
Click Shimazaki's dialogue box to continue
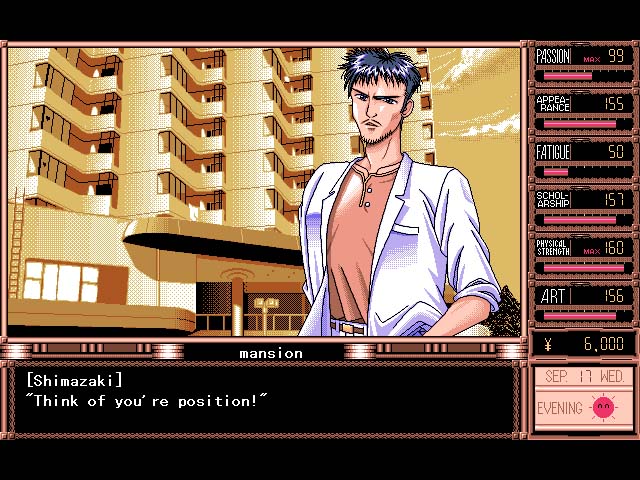pyautogui.click(x=265, y=400)
